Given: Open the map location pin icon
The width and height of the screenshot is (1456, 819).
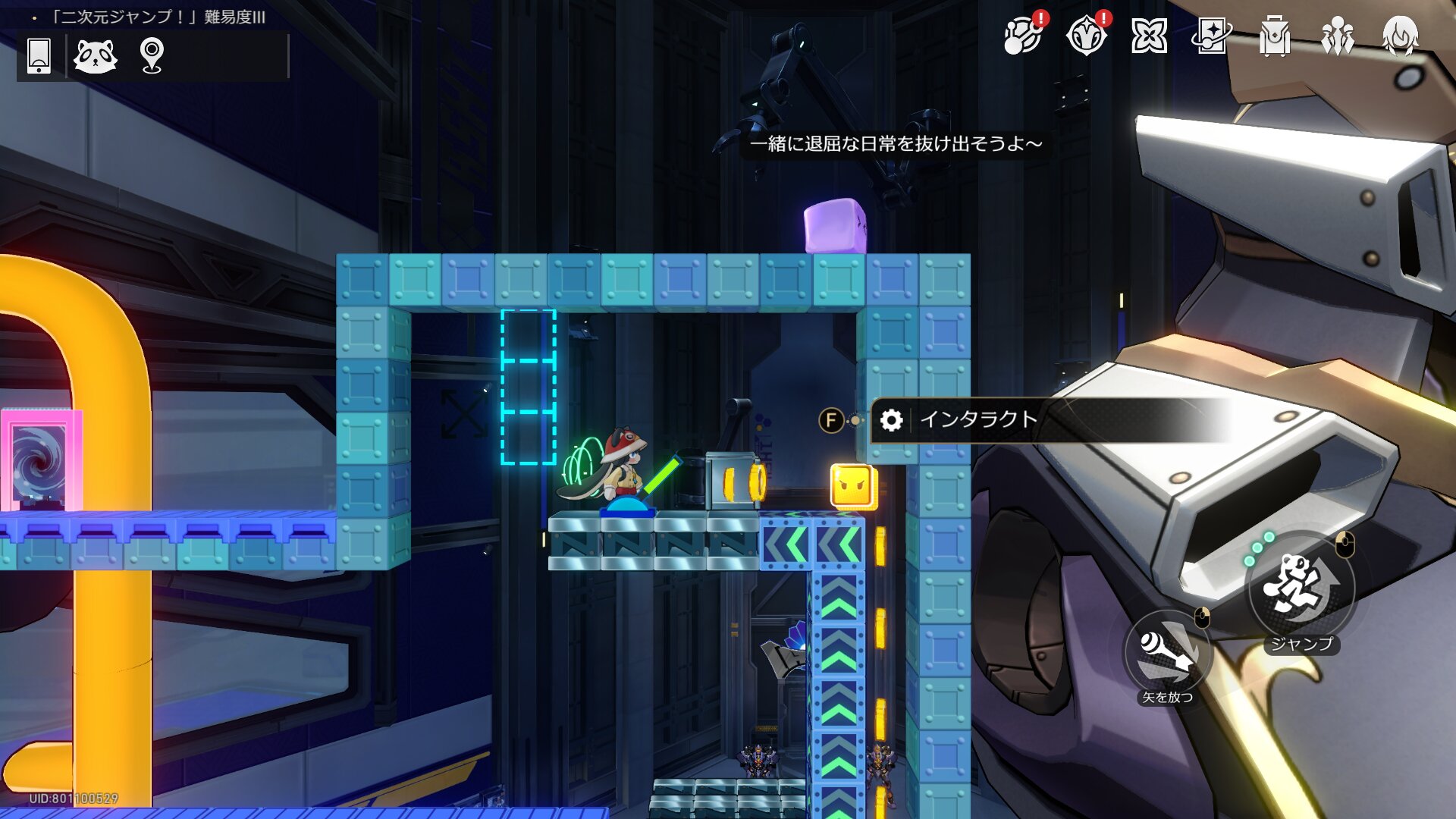Looking at the screenshot, I should click(x=152, y=56).
